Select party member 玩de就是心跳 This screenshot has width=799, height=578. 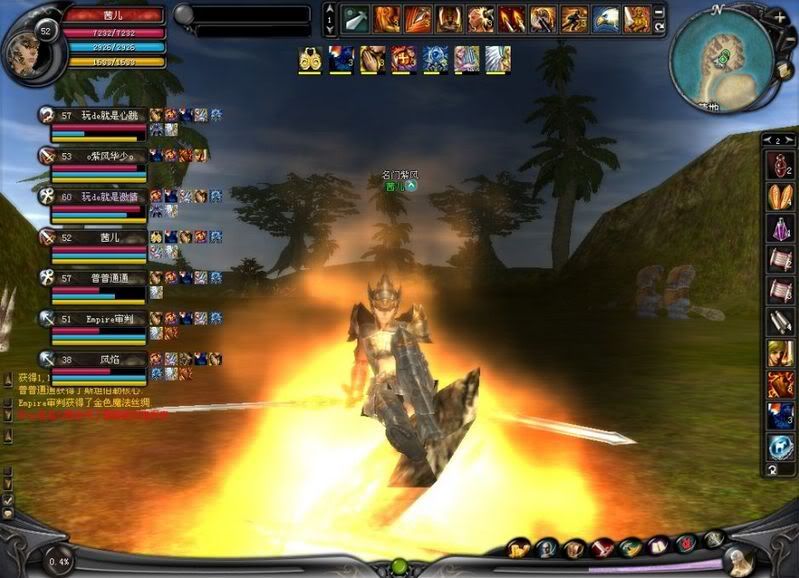tap(96, 116)
